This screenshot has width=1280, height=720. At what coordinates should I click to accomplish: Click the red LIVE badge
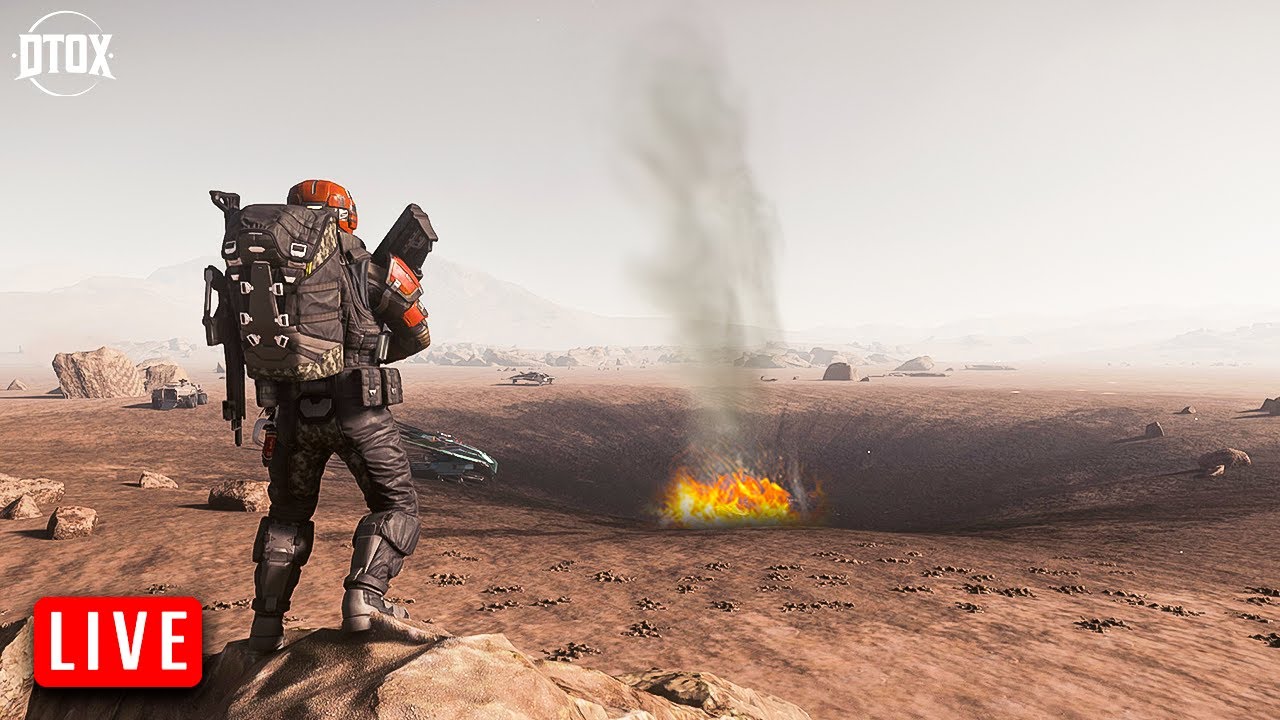(118, 642)
